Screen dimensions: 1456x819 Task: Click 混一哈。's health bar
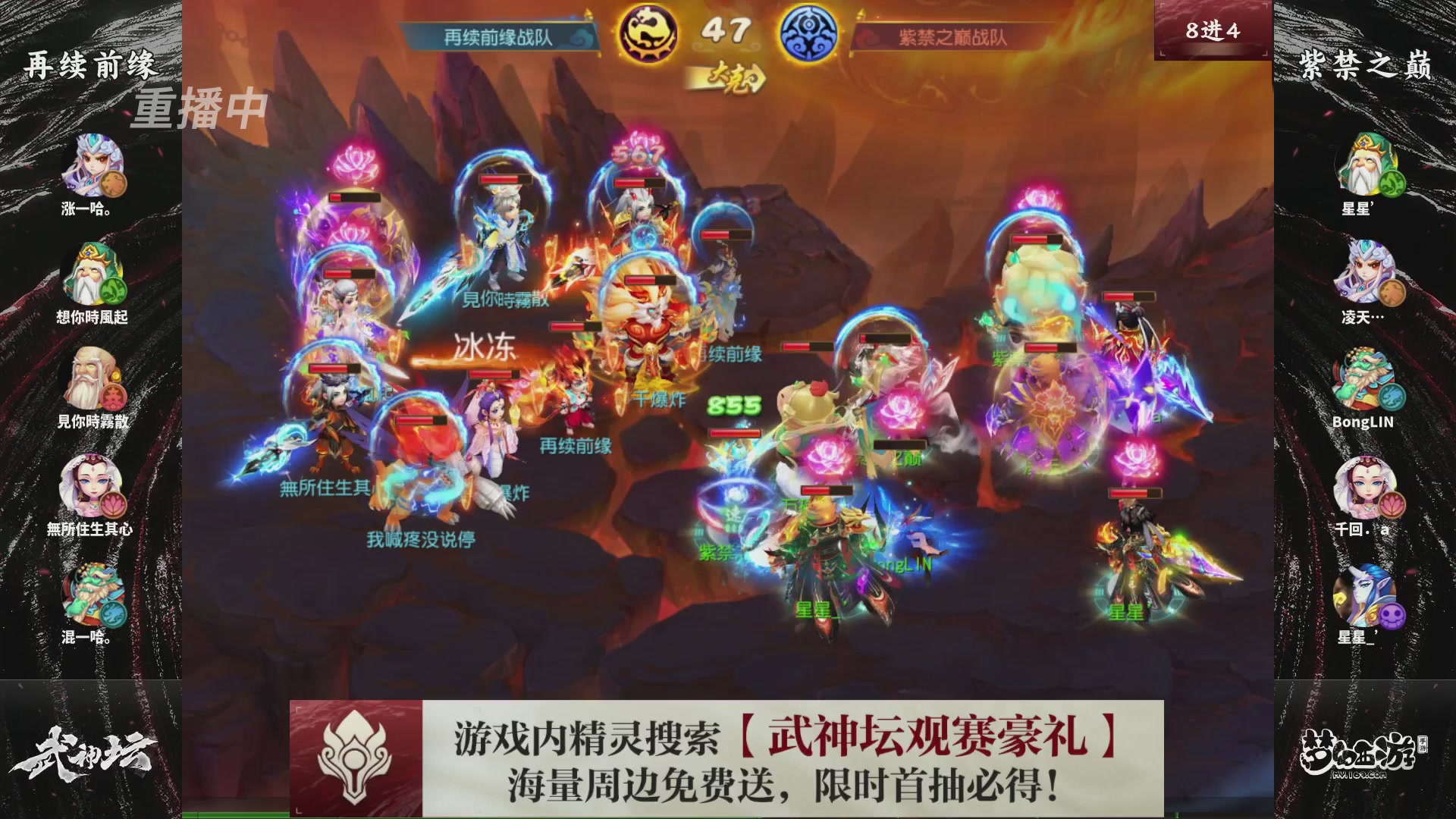89,595
